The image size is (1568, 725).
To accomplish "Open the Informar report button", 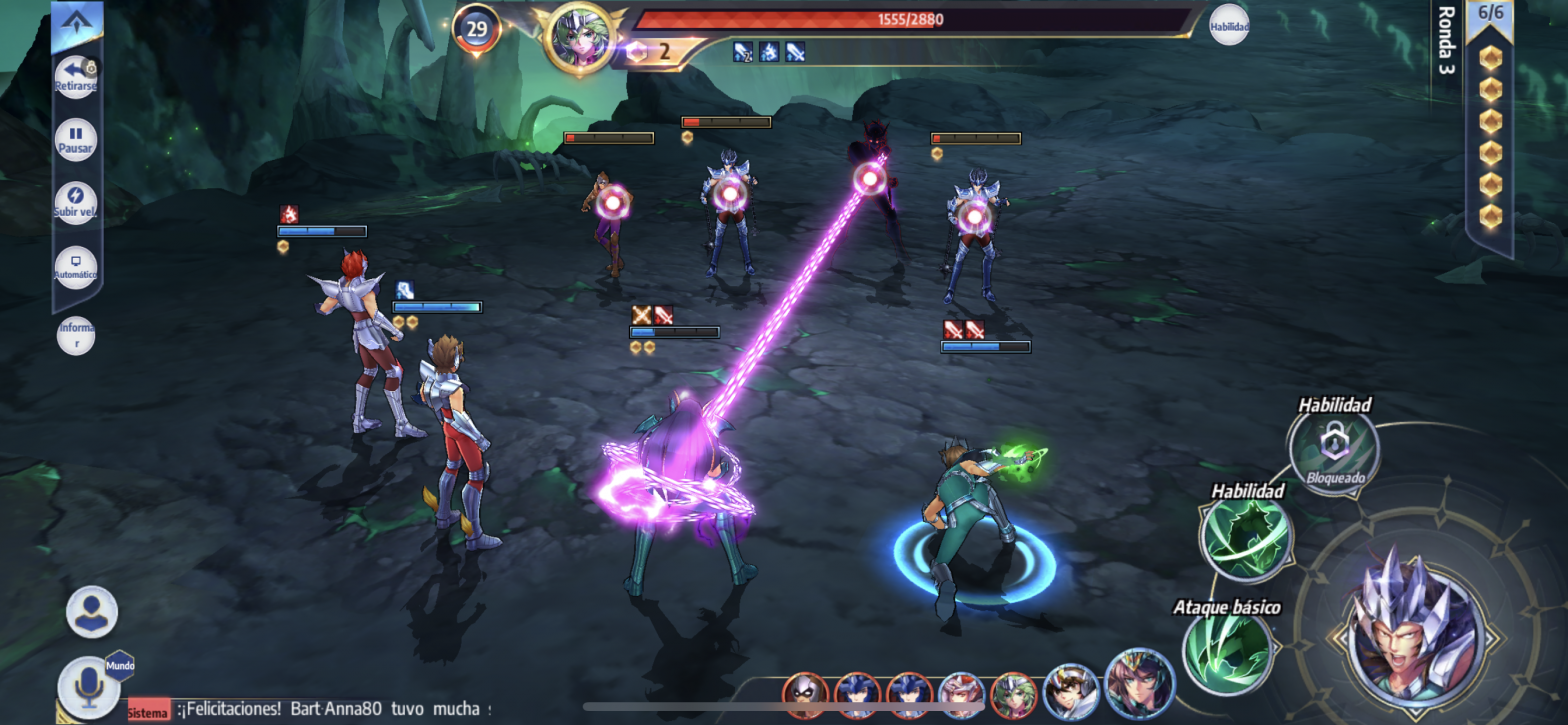I will tap(76, 335).
